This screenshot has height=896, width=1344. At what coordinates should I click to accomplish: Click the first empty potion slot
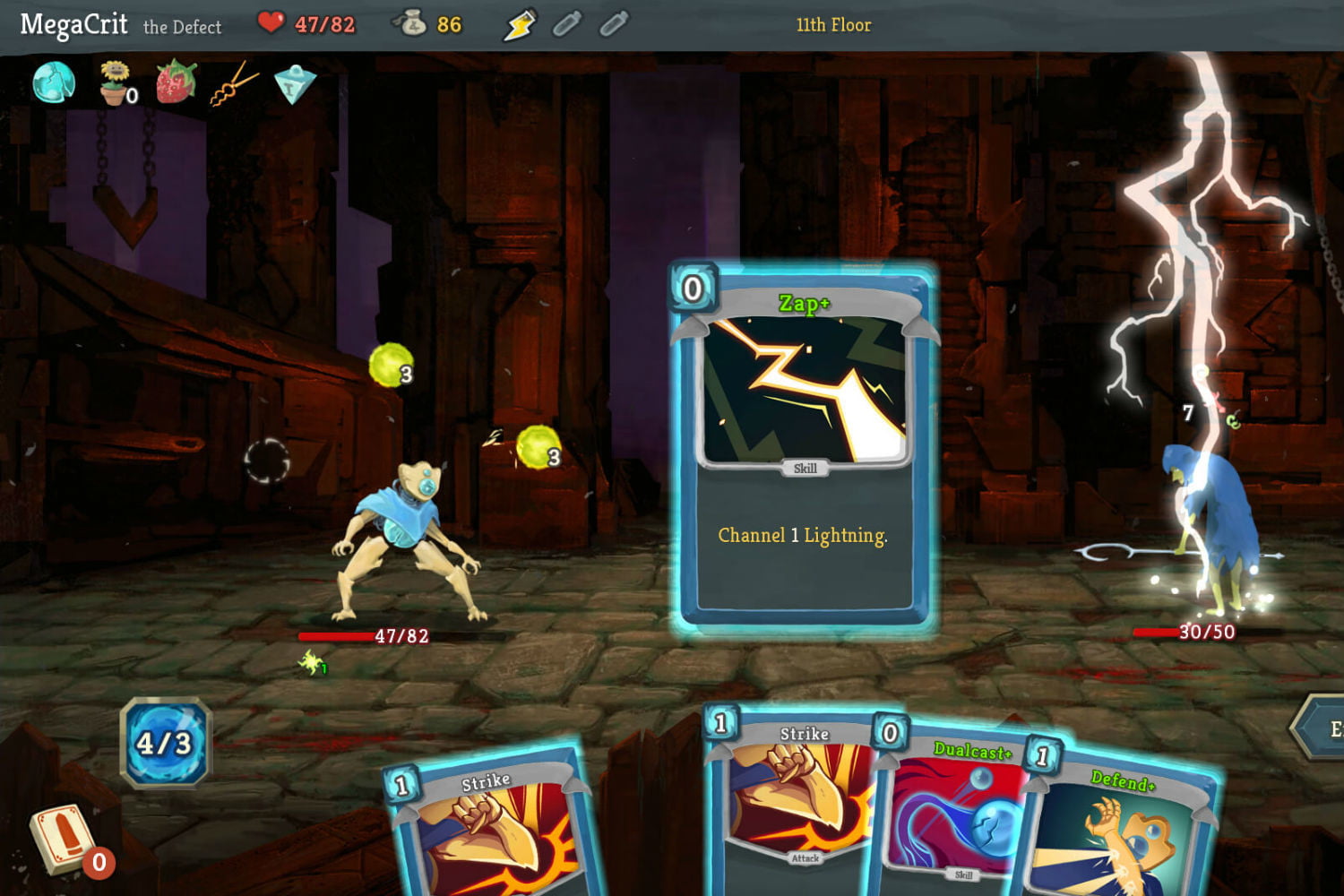pyautogui.click(x=564, y=25)
